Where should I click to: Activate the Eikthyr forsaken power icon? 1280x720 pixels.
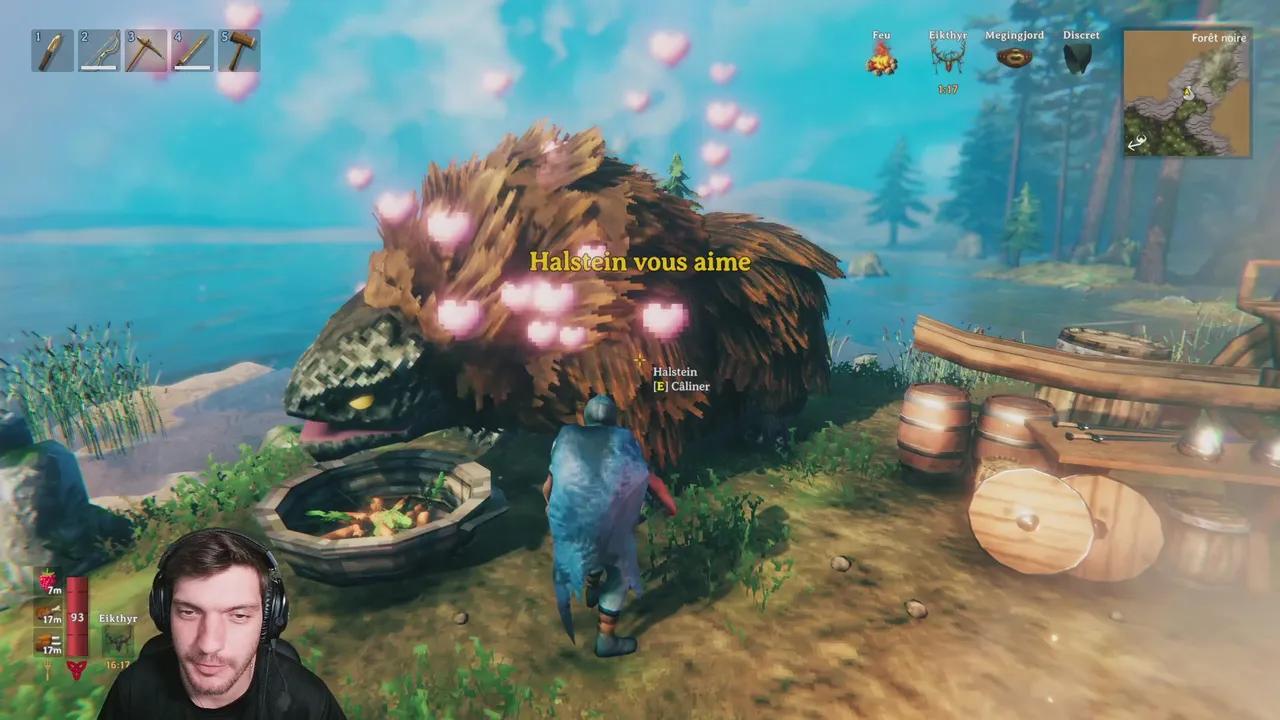click(x=117, y=641)
